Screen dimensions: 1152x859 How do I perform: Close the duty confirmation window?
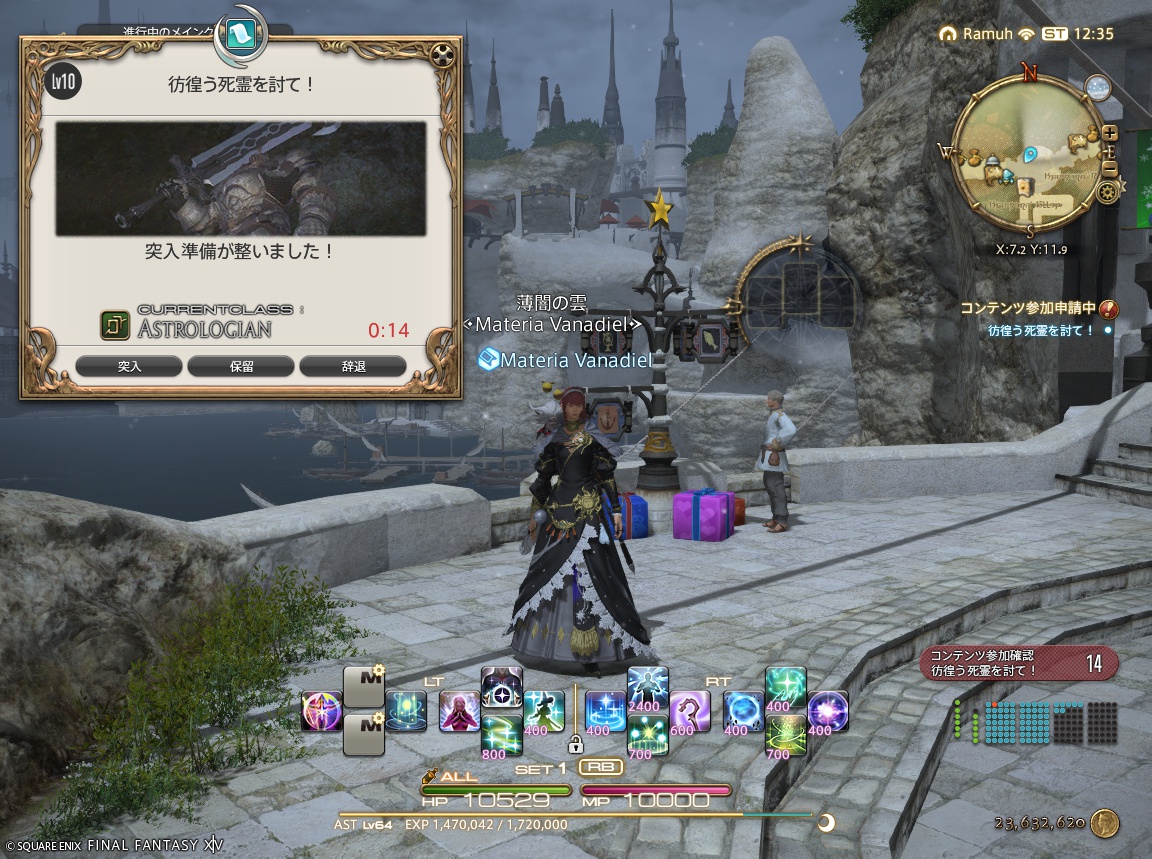point(443,54)
